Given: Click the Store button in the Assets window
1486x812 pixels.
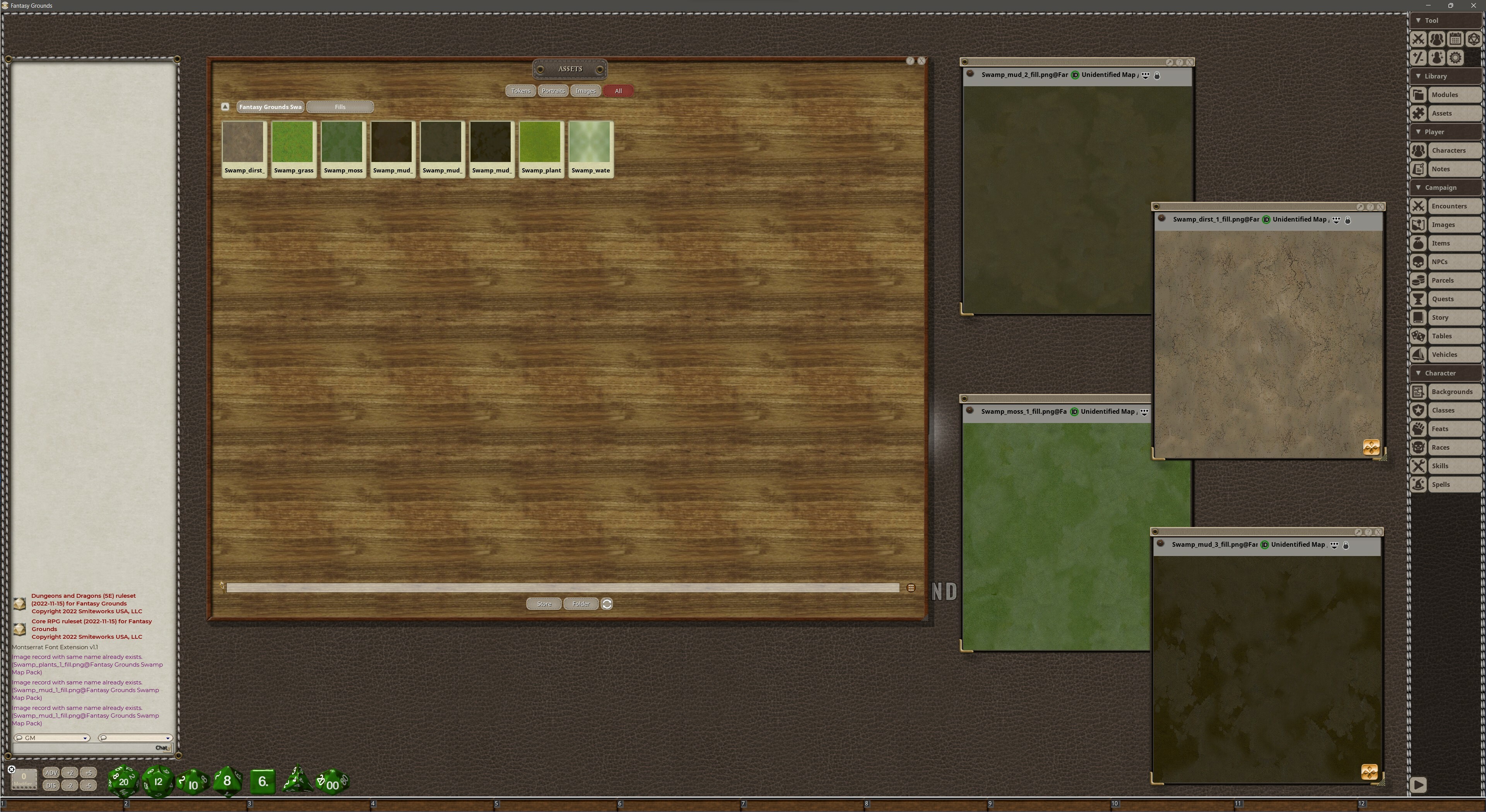Looking at the screenshot, I should [x=543, y=604].
